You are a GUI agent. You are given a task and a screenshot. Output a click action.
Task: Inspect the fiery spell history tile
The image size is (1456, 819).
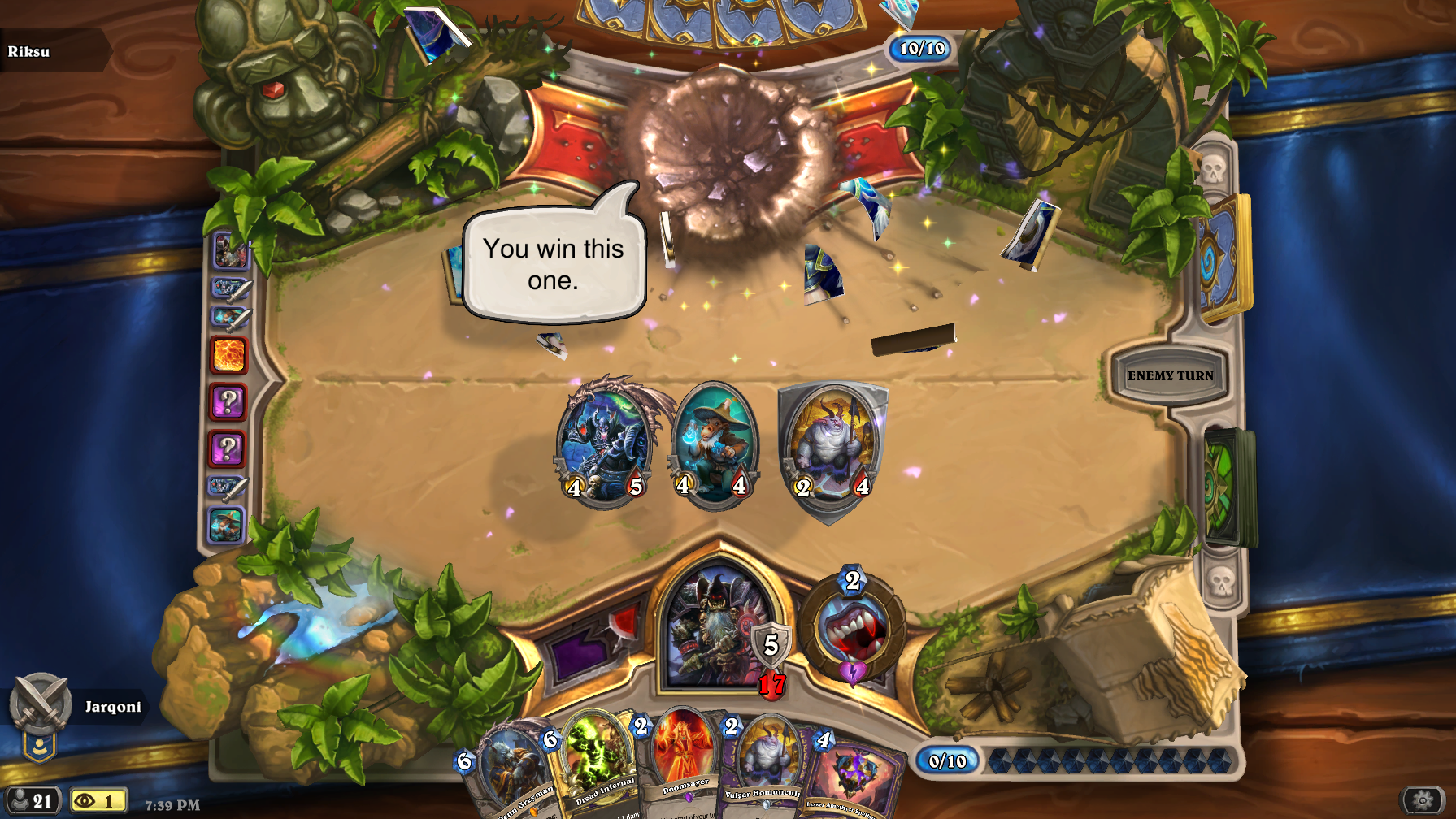(x=228, y=355)
